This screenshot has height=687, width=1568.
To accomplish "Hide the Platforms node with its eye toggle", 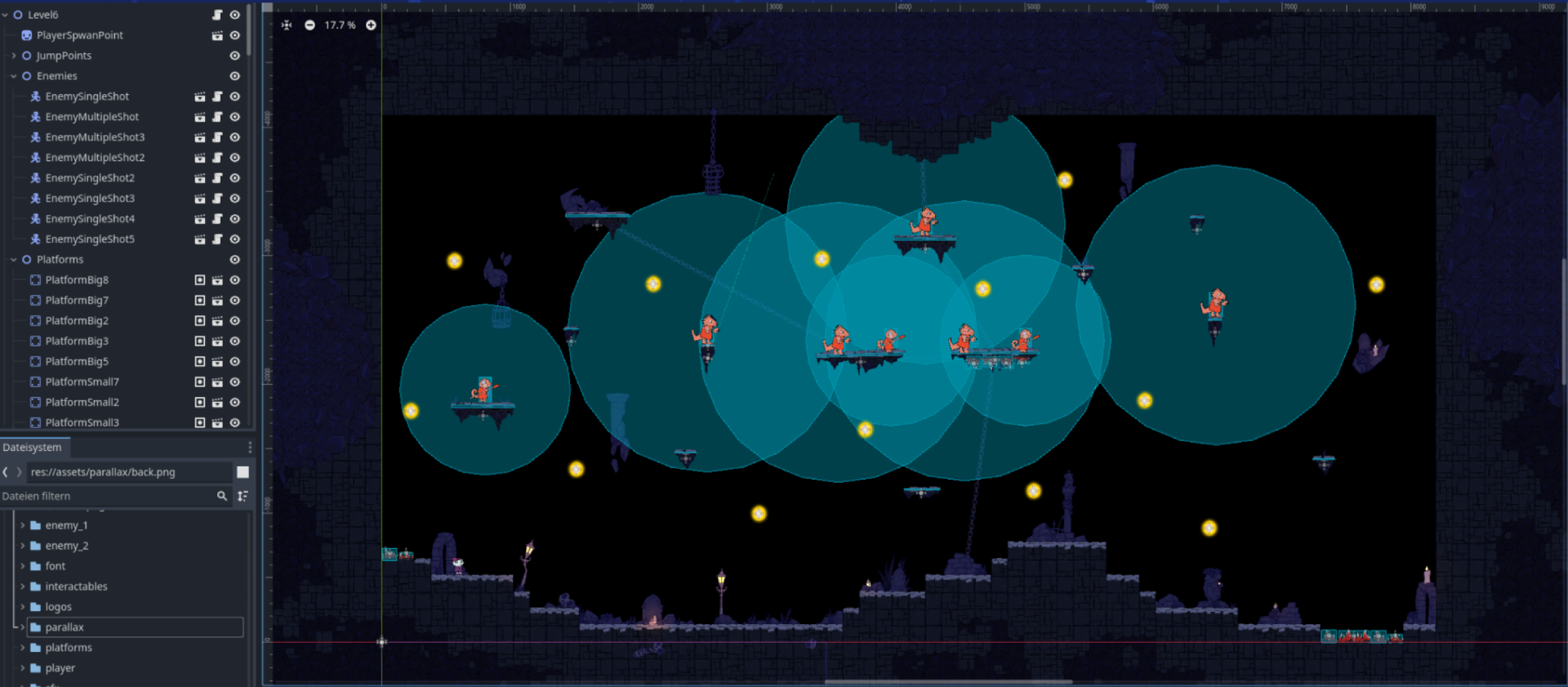I will 234,259.
